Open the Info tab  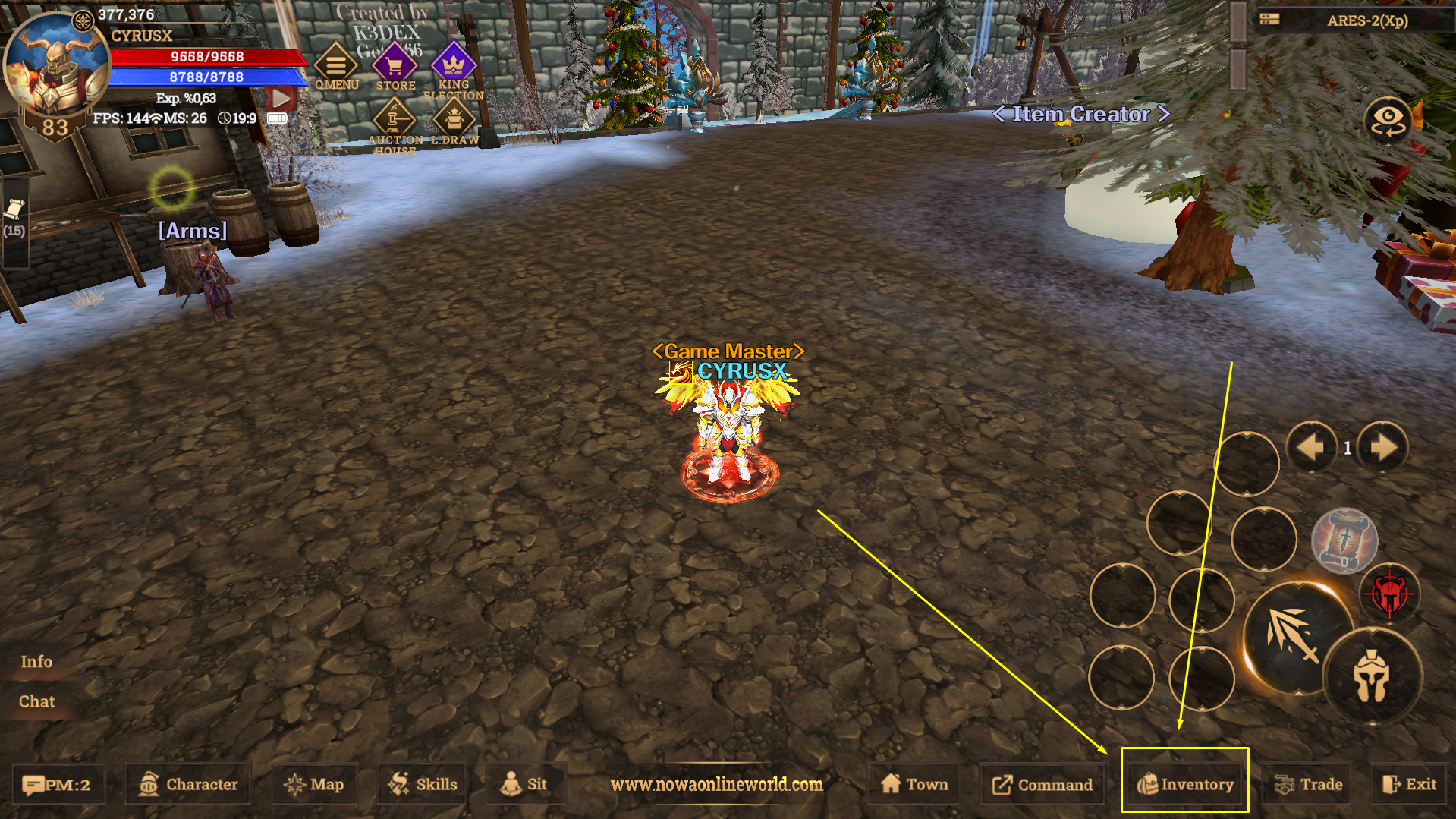click(x=35, y=662)
